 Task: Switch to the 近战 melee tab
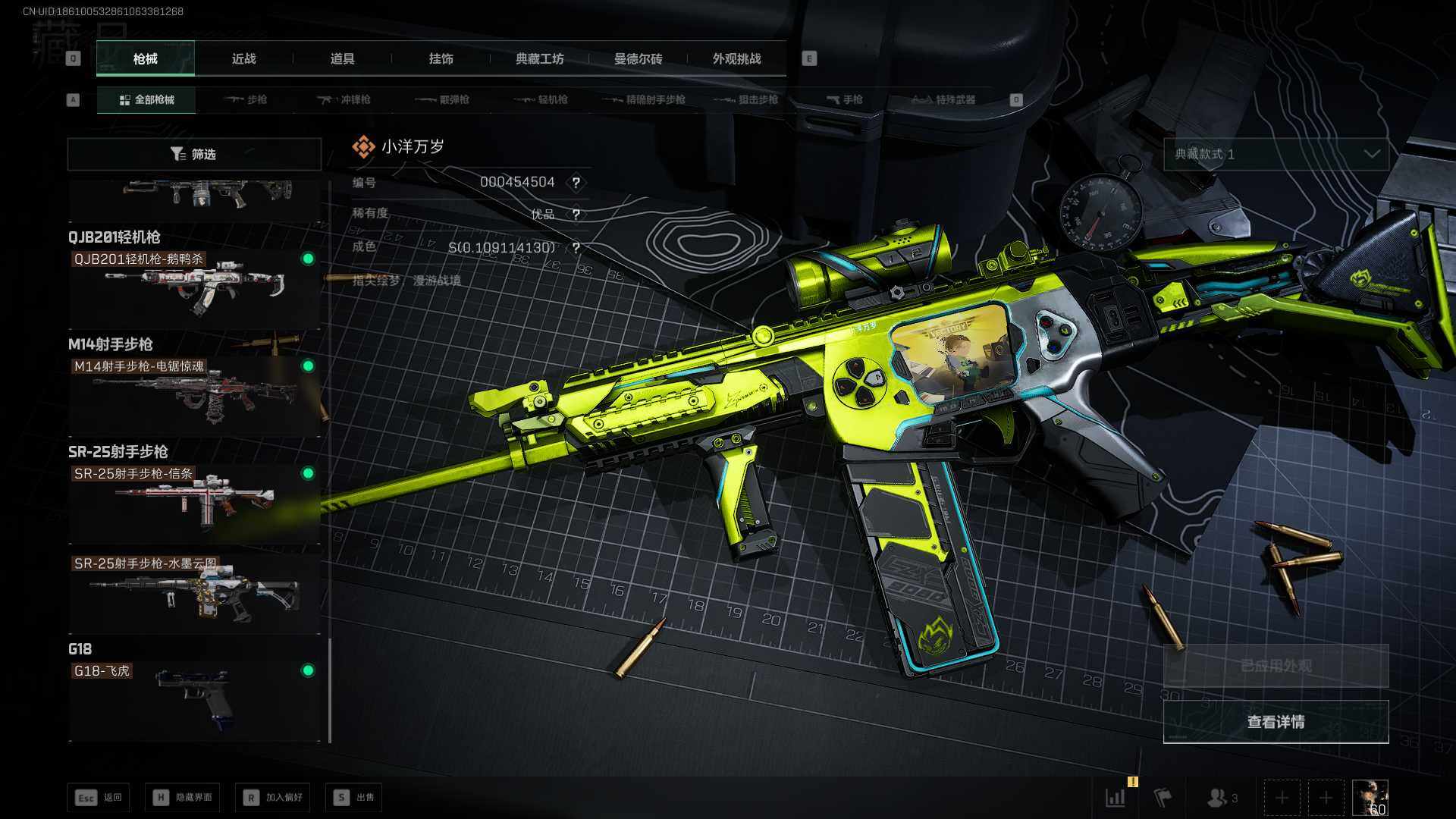point(243,59)
